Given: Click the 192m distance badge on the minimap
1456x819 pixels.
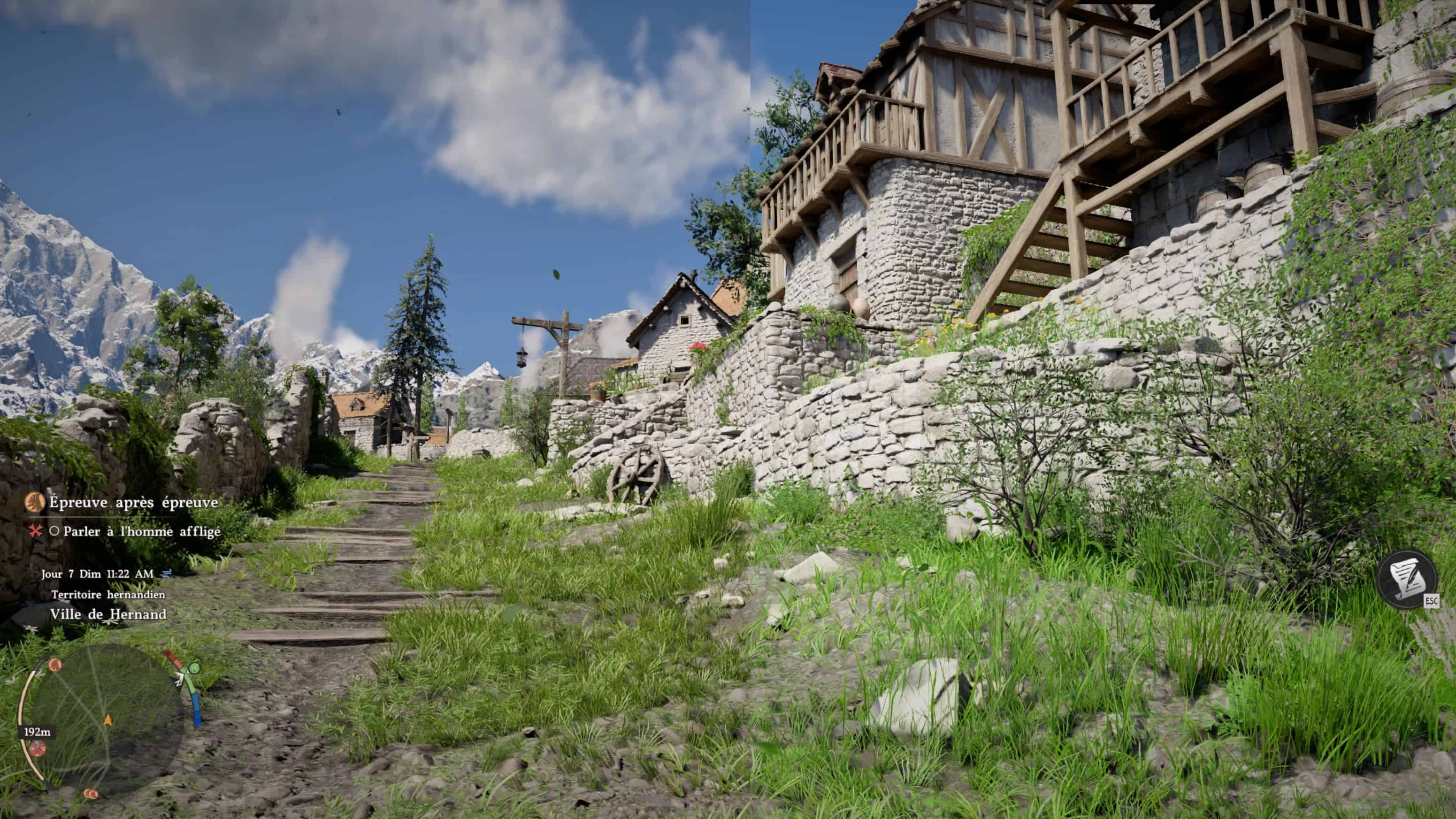Looking at the screenshot, I should coord(38,733).
